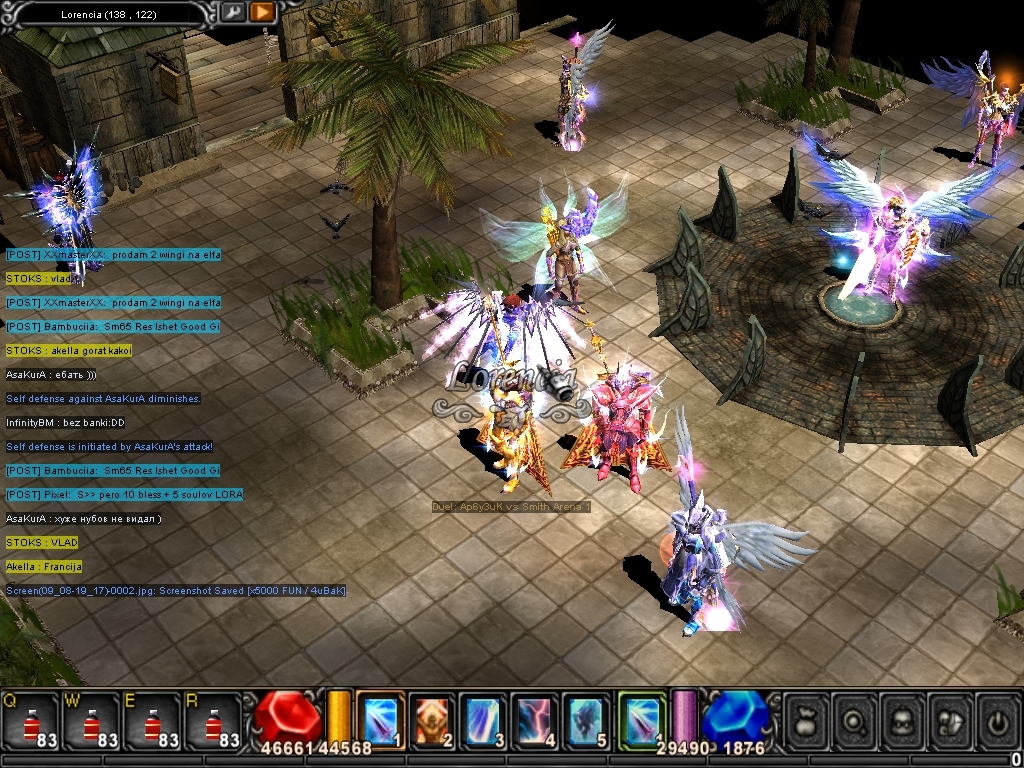Use the potion in the Q slot
Screen dimensions: 1024x768
pos(31,720)
